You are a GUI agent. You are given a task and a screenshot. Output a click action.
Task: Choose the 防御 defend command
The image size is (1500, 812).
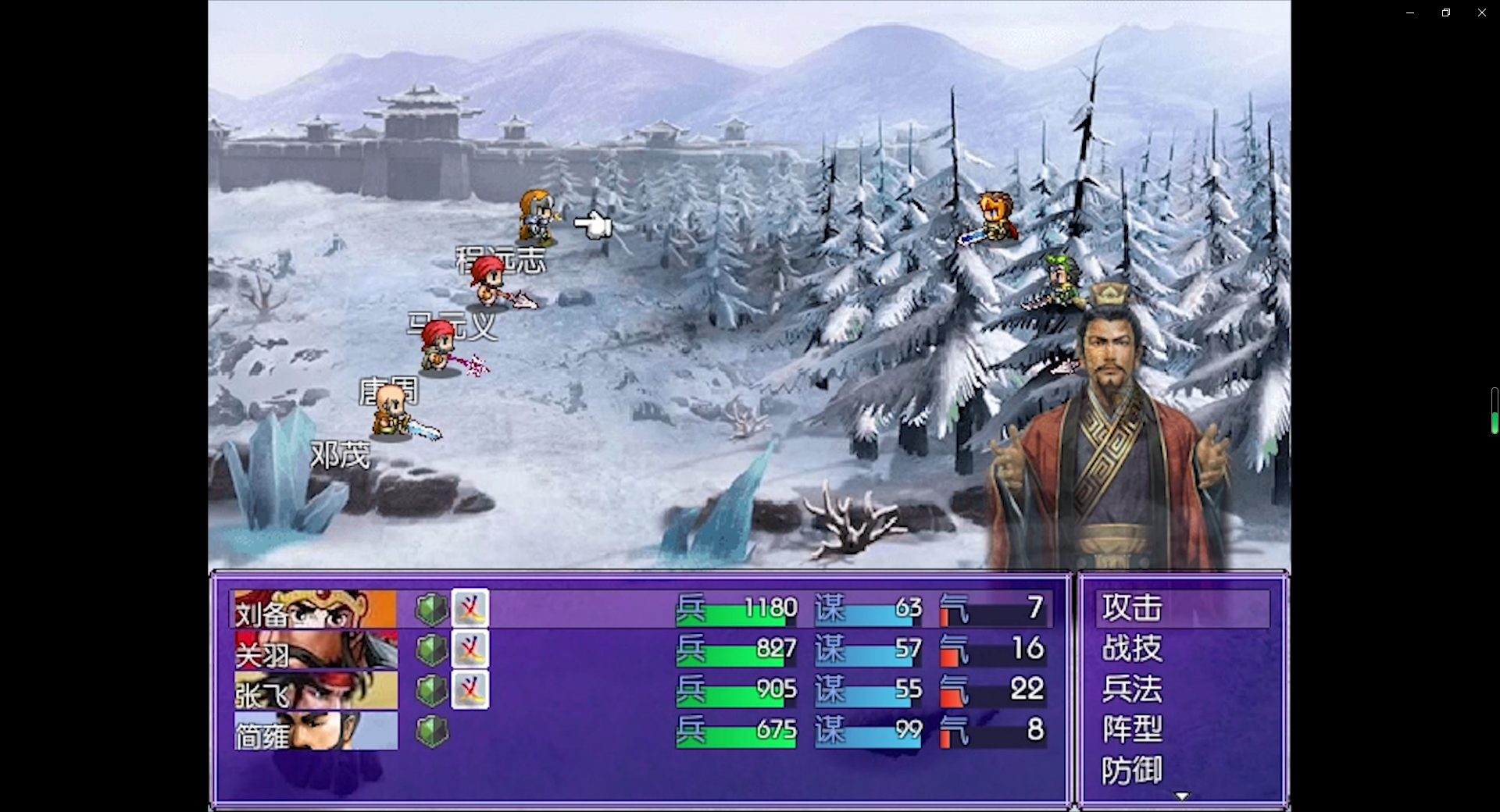click(1133, 770)
